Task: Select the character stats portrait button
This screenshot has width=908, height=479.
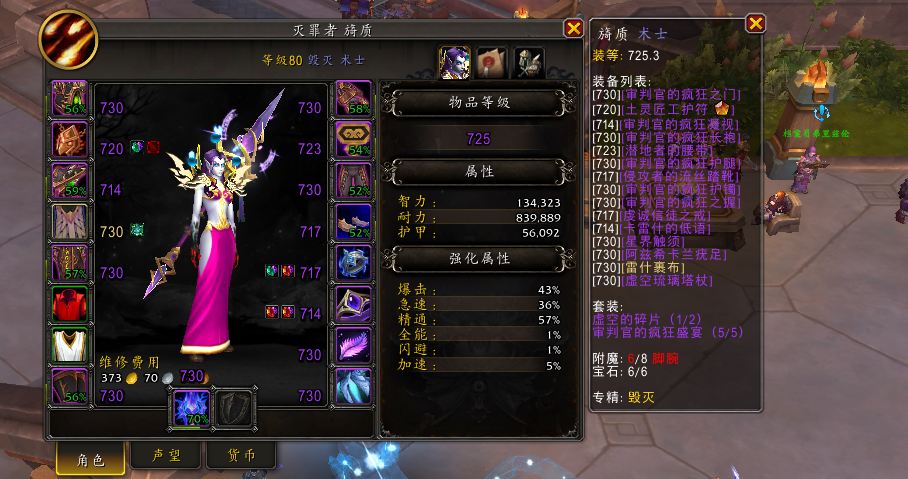Action: coord(456,62)
